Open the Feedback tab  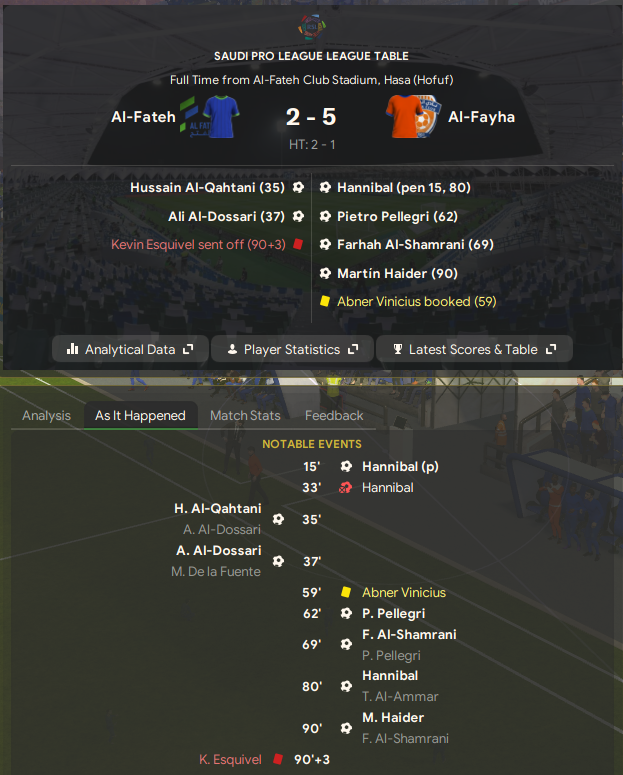point(334,415)
